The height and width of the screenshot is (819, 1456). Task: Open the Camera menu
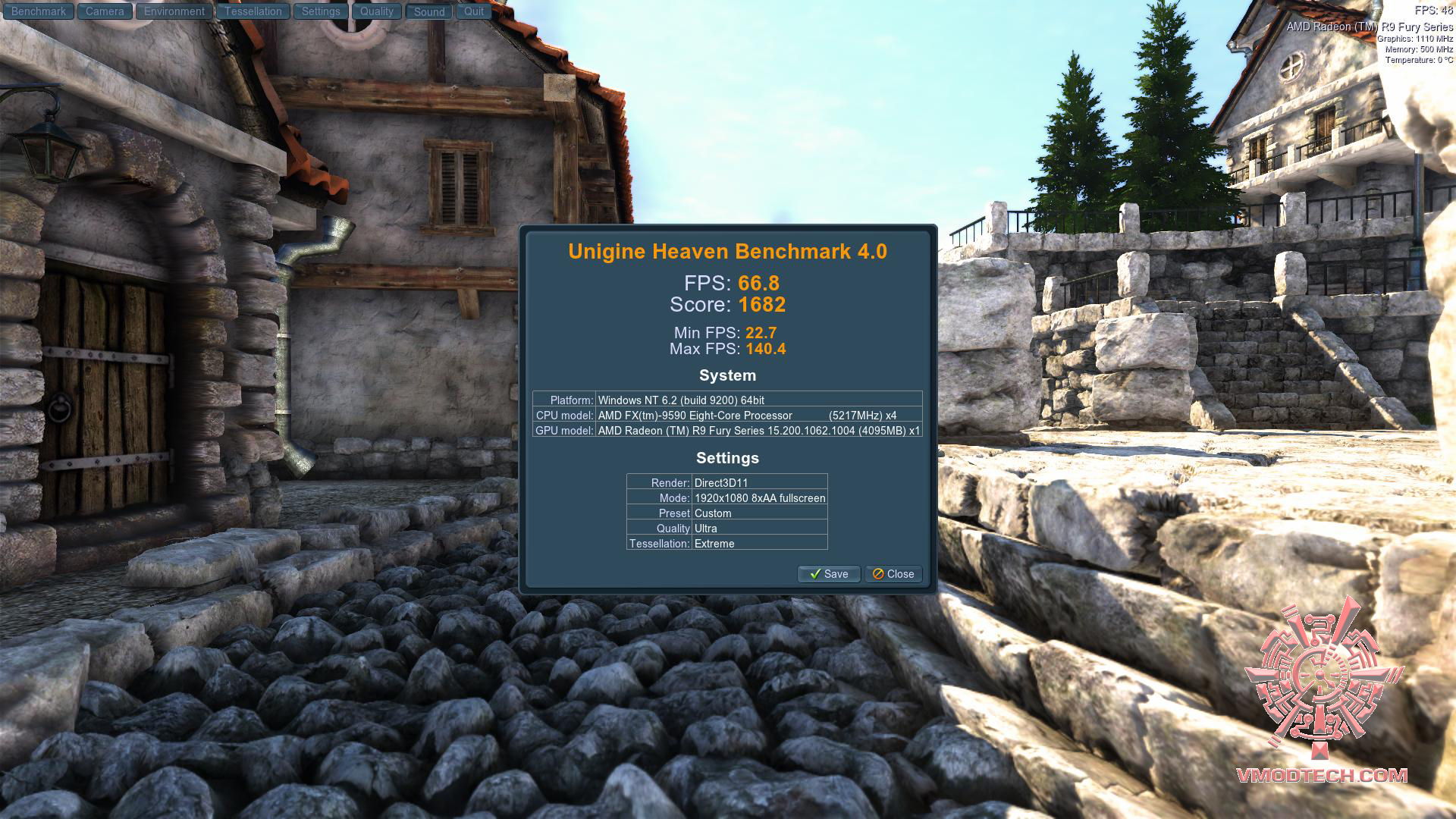tap(104, 11)
